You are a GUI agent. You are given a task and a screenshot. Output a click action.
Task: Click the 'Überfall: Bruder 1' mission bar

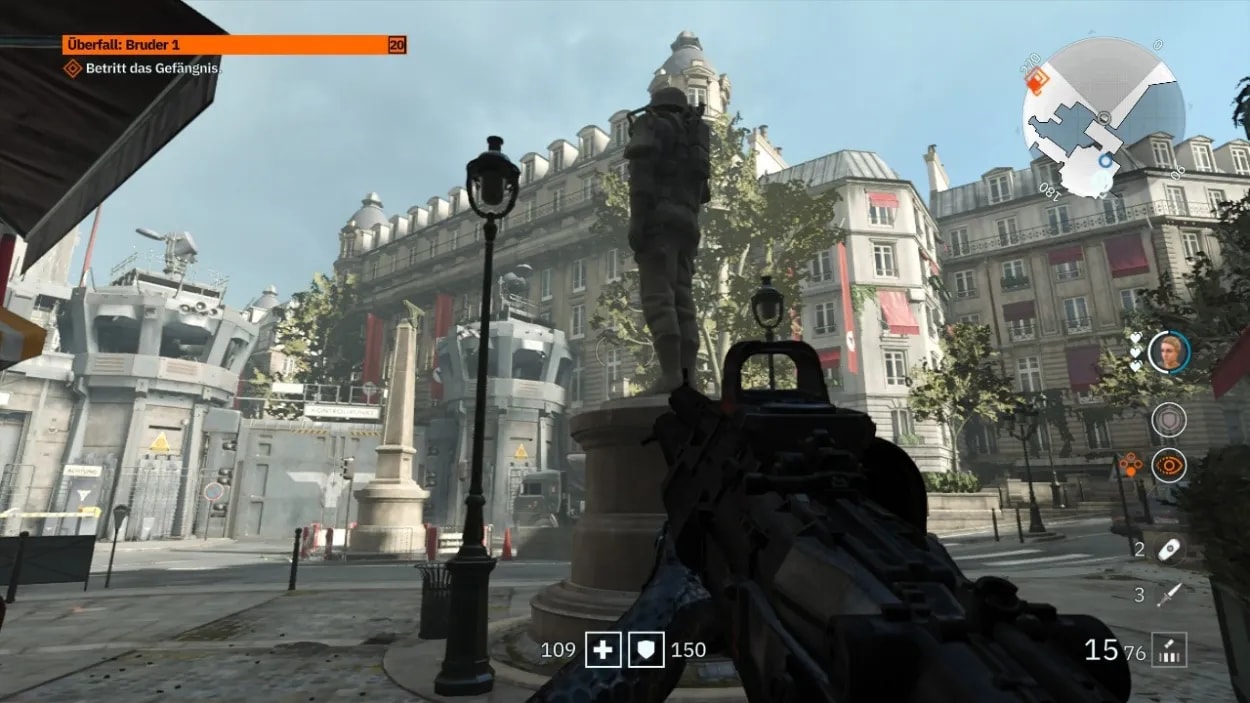click(x=234, y=45)
